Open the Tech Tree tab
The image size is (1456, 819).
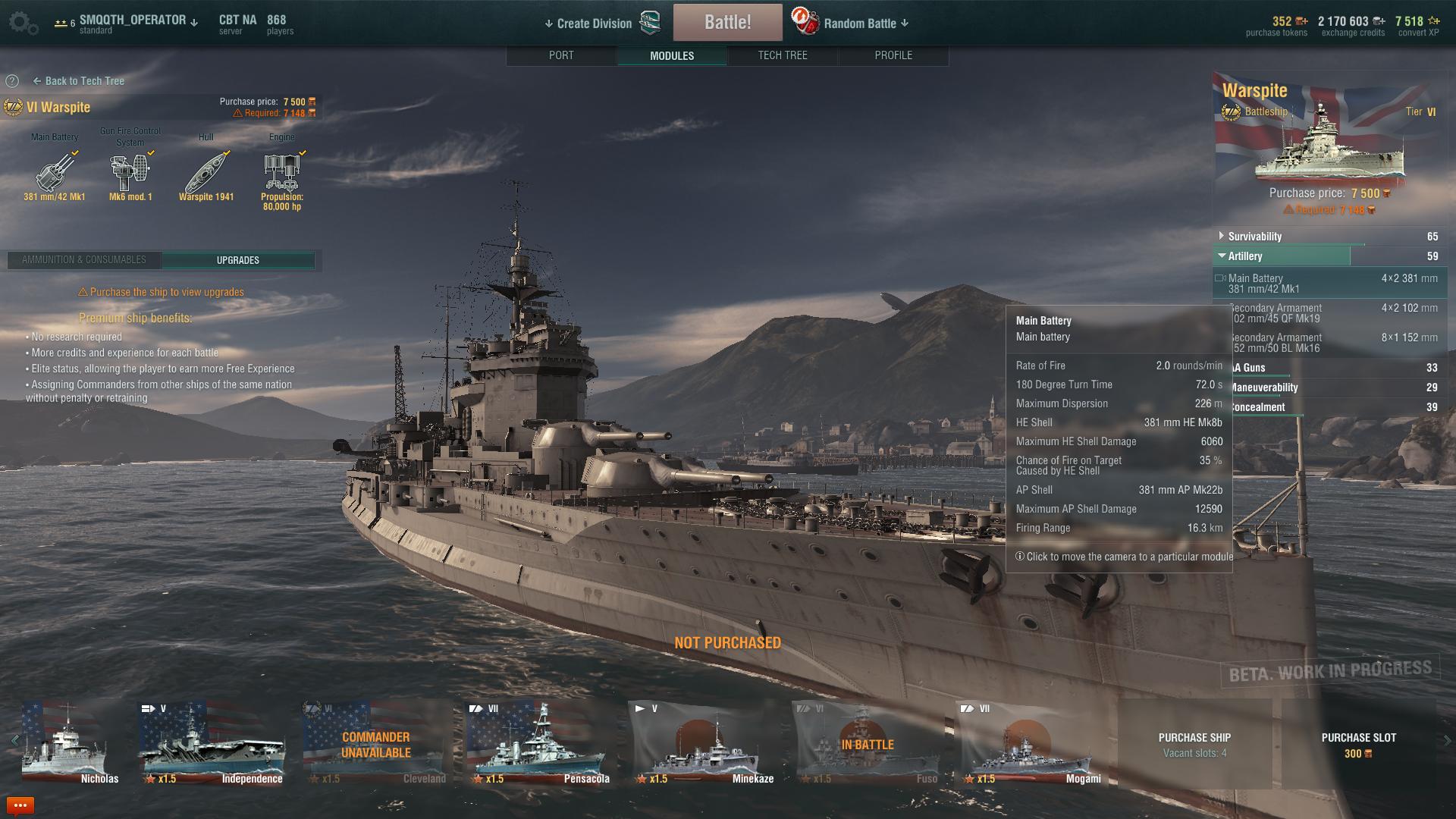point(782,55)
